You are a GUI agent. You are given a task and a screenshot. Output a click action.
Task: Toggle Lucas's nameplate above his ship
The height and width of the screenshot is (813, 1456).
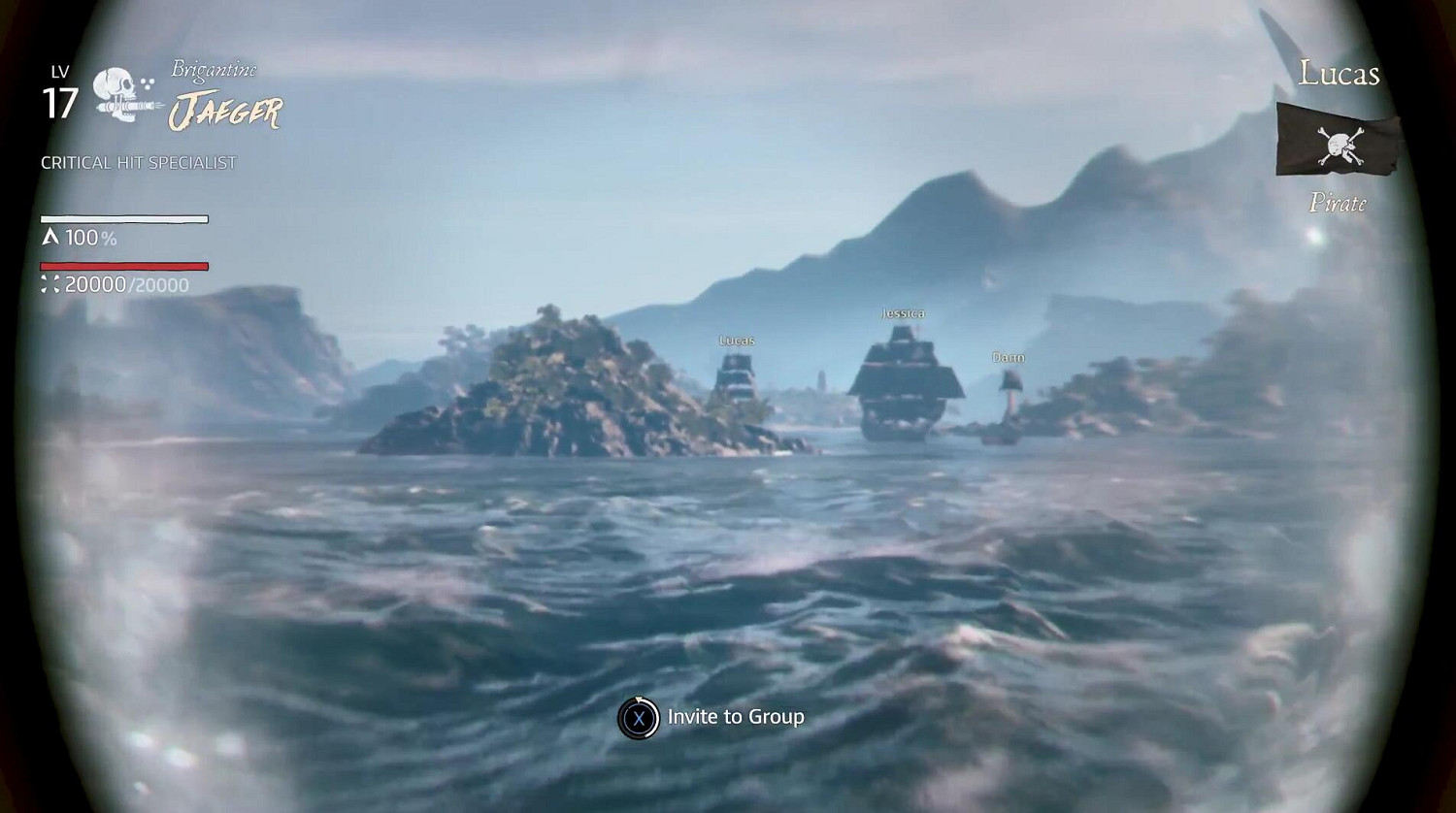[736, 341]
